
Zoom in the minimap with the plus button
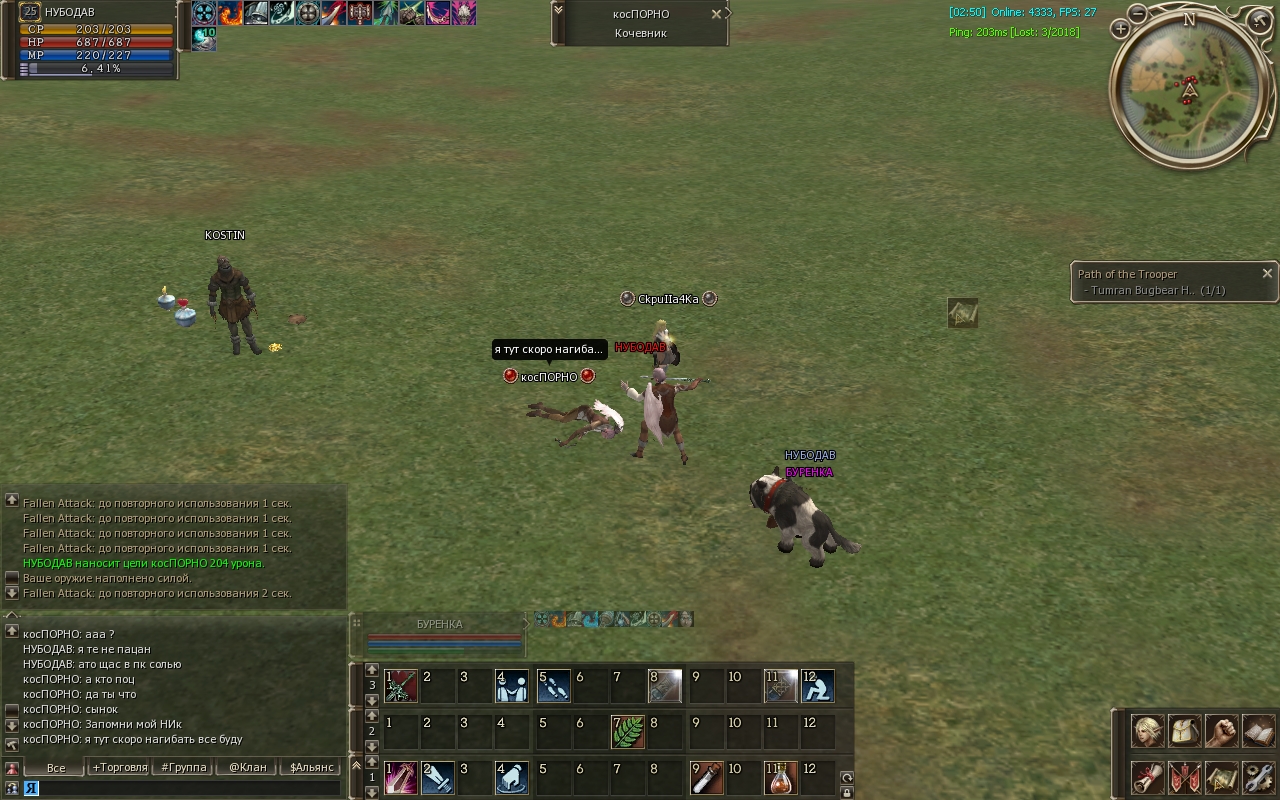point(1120,30)
